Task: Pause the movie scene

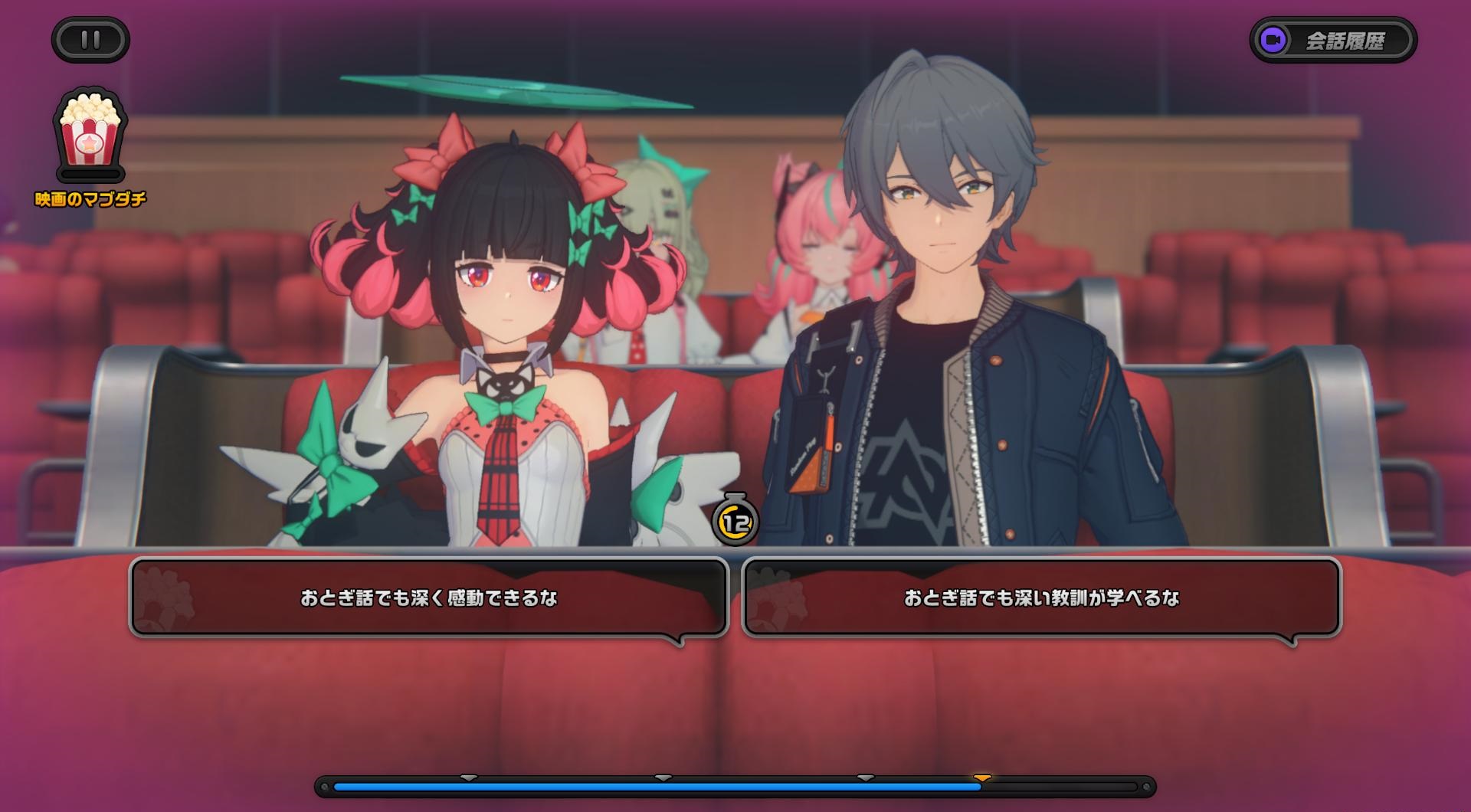Action: 90,40
